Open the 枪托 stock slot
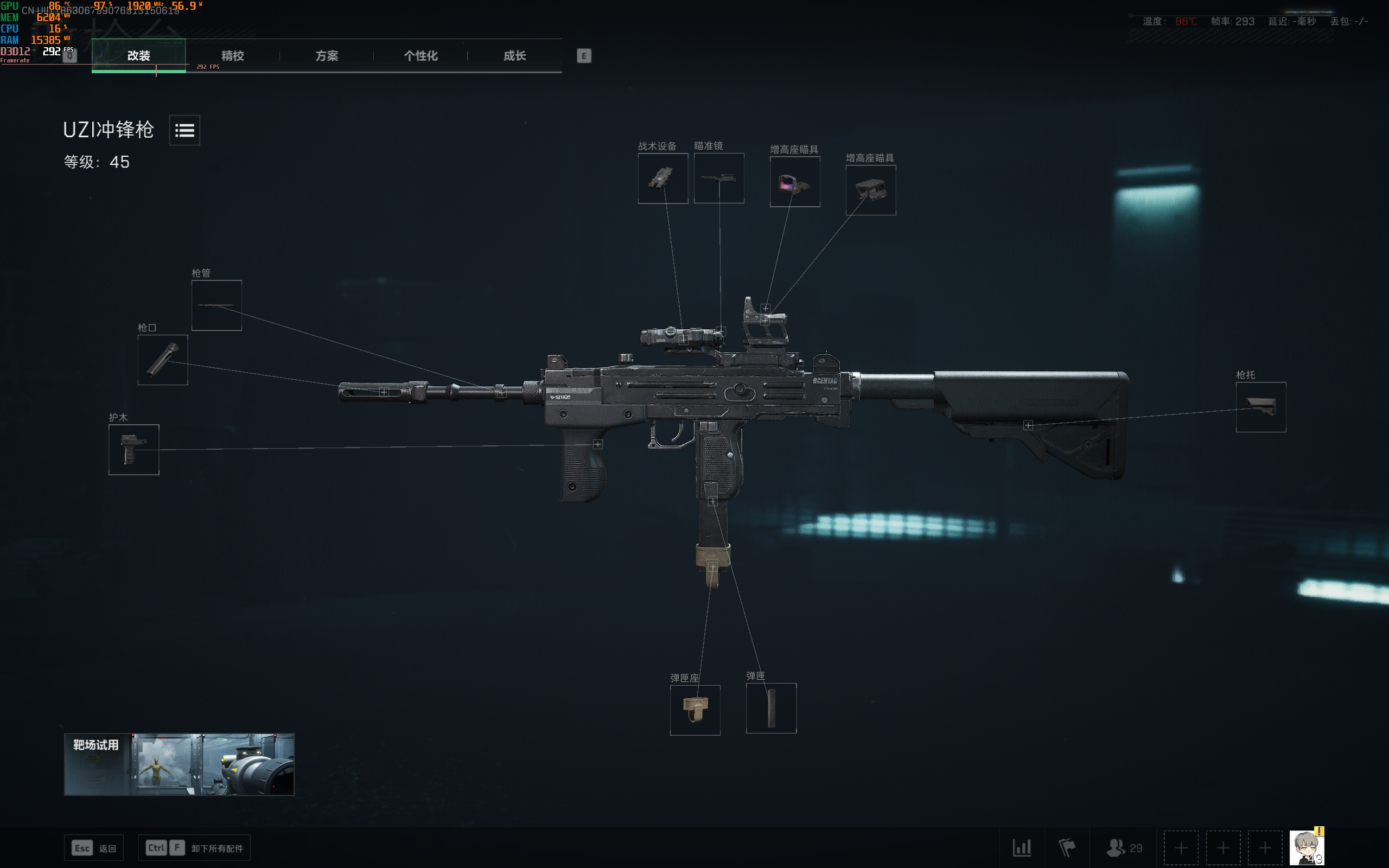 click(1260, 407)
